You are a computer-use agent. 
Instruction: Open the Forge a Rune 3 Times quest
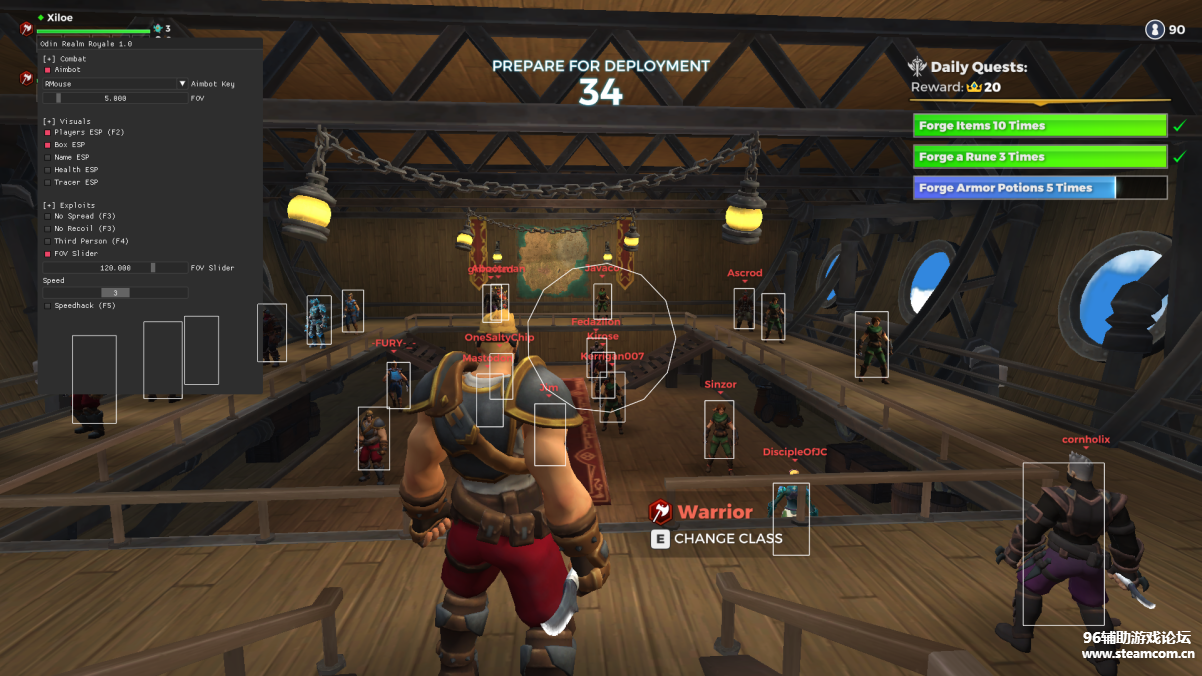1039,157
